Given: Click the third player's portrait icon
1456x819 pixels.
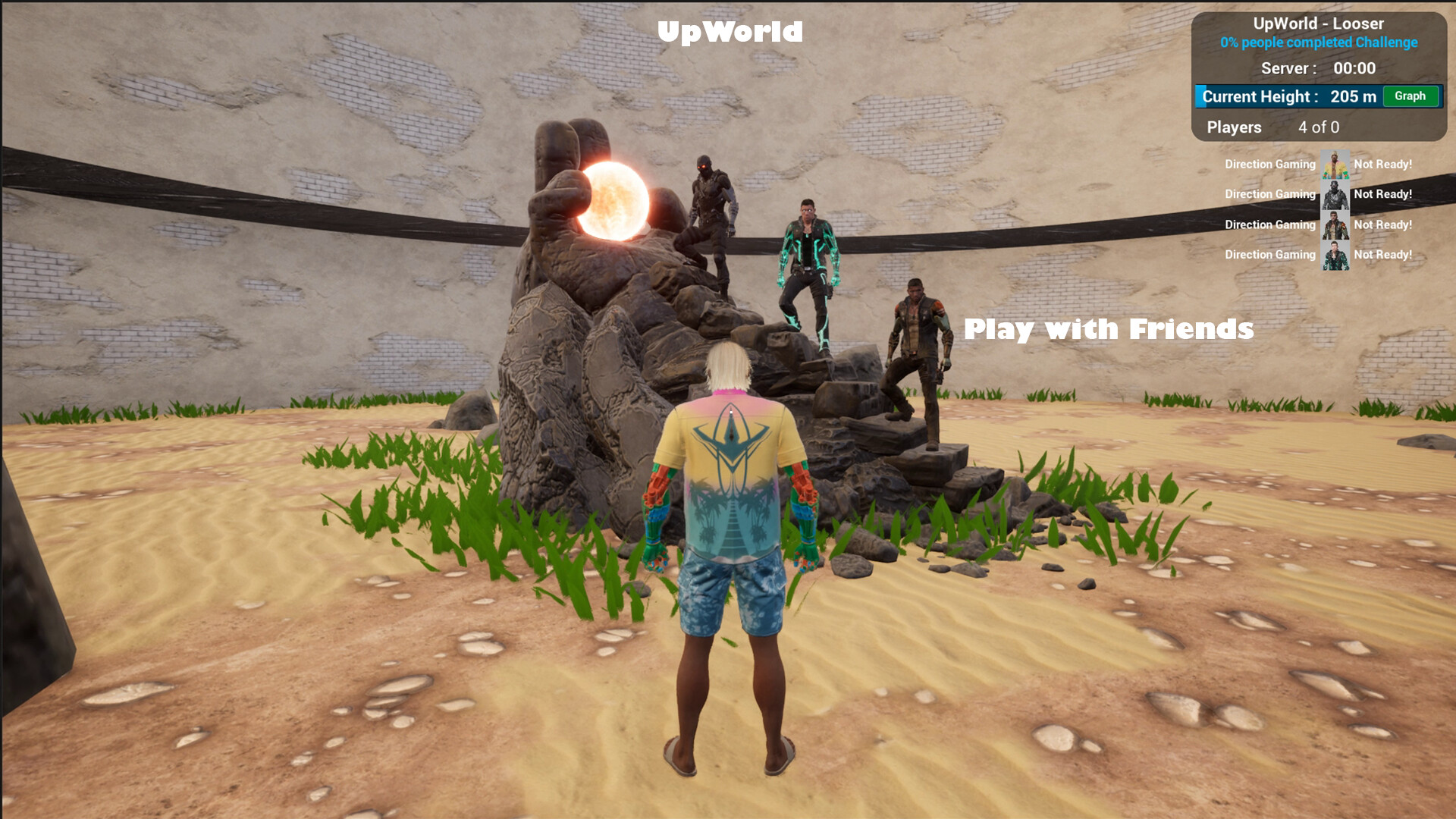Looking at the screenshot, I should pos(1335,224).
